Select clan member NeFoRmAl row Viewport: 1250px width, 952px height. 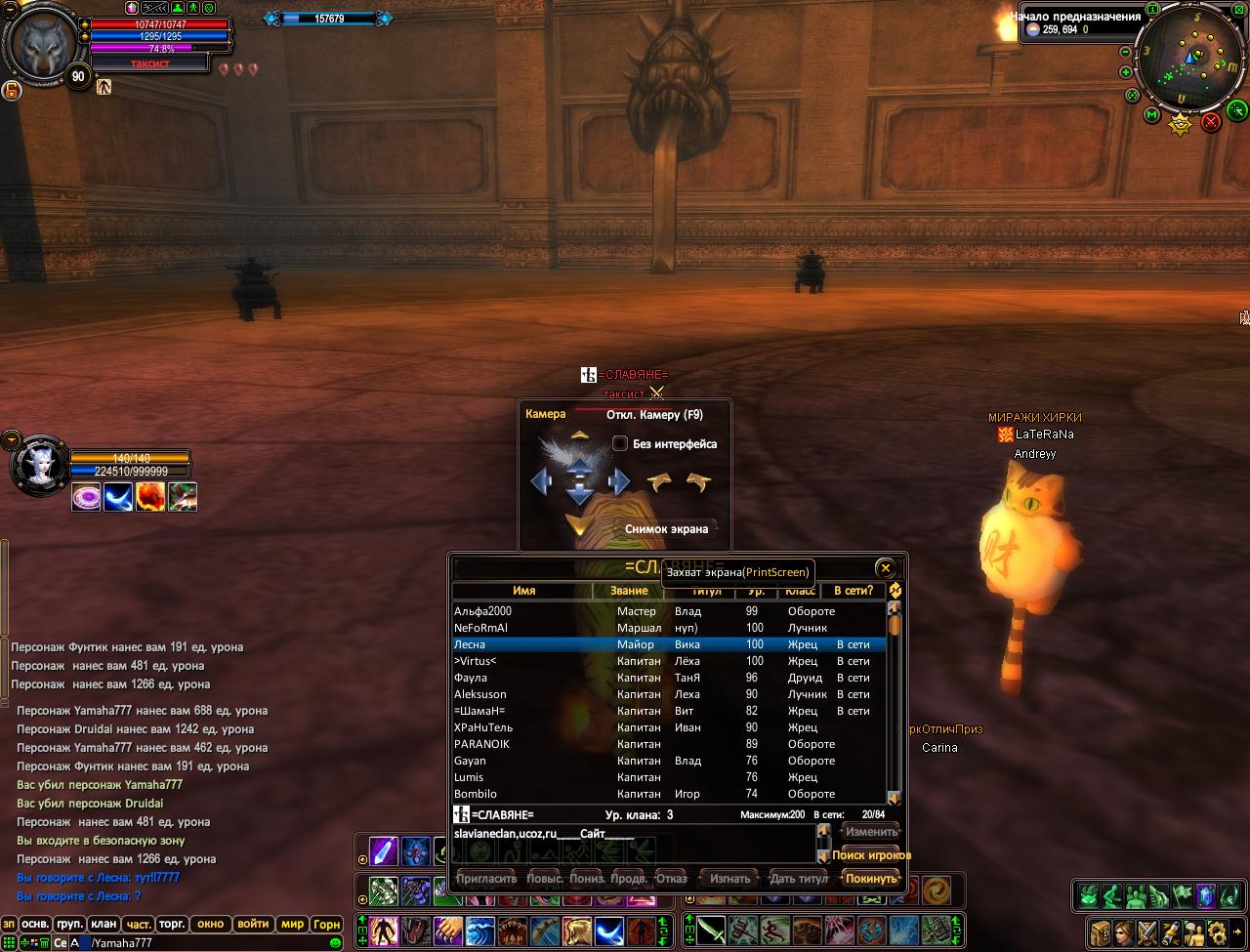click(481, 628)
